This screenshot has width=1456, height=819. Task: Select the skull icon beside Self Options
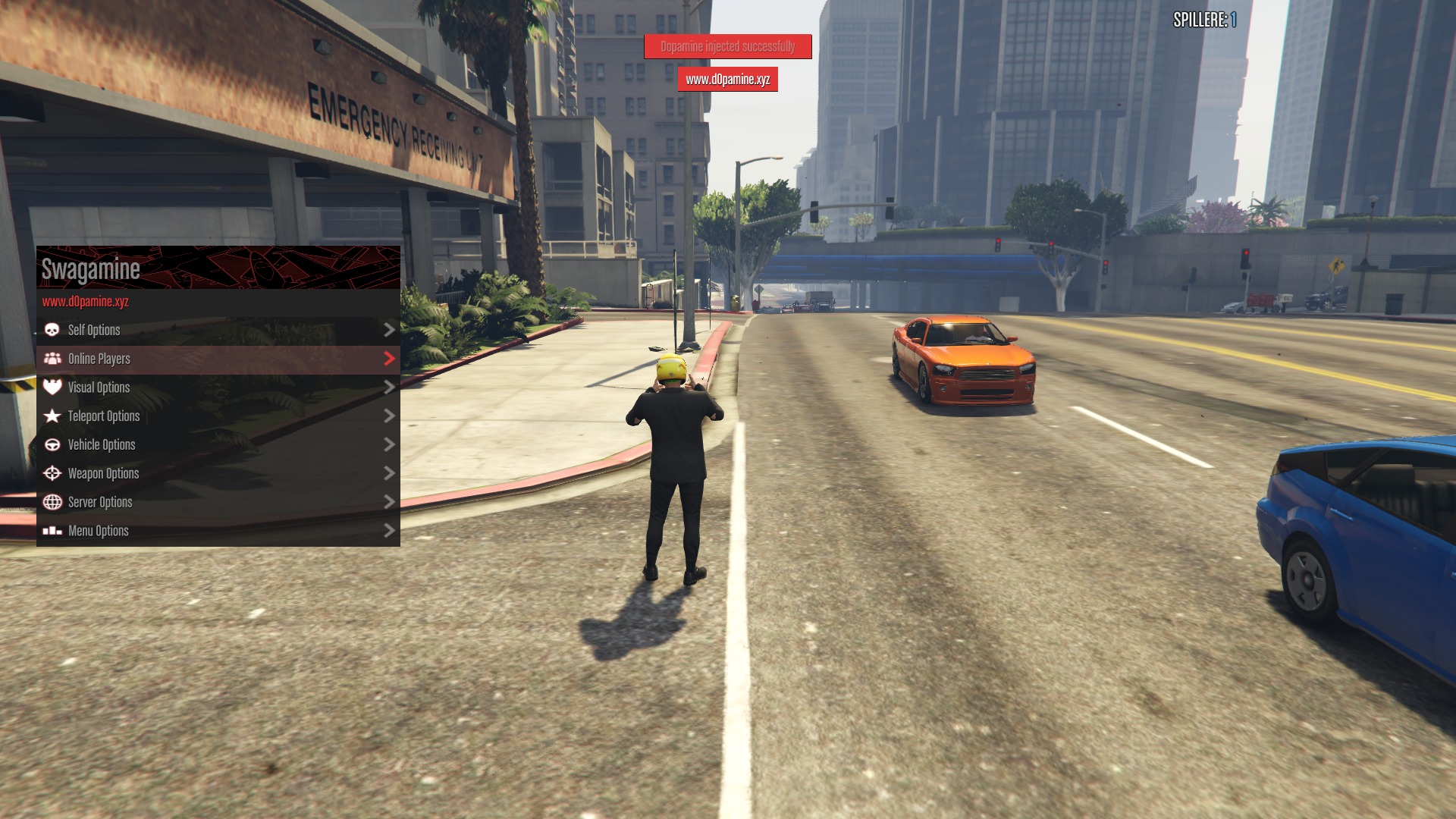tap(52, 330)
